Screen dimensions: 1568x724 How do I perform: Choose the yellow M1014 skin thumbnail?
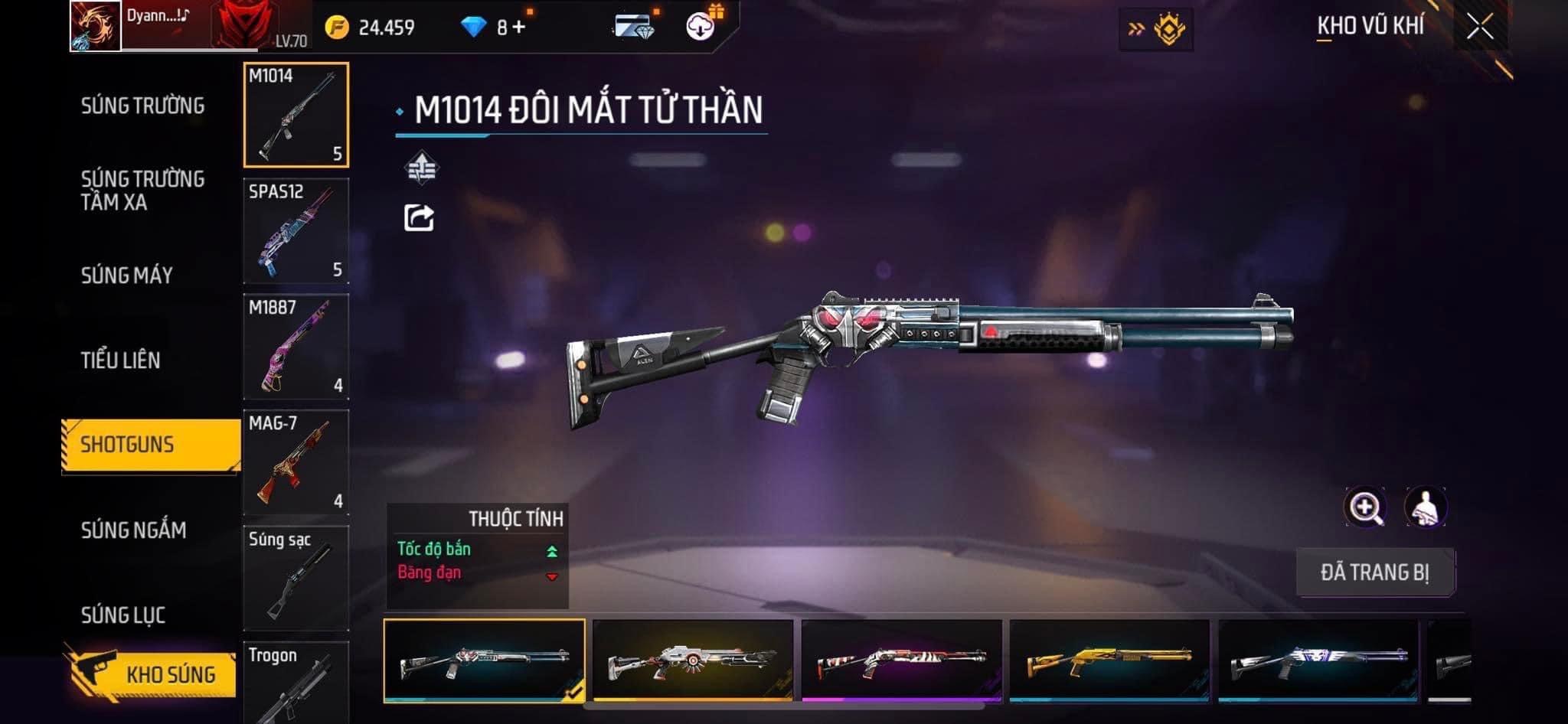coord(1110,660)
